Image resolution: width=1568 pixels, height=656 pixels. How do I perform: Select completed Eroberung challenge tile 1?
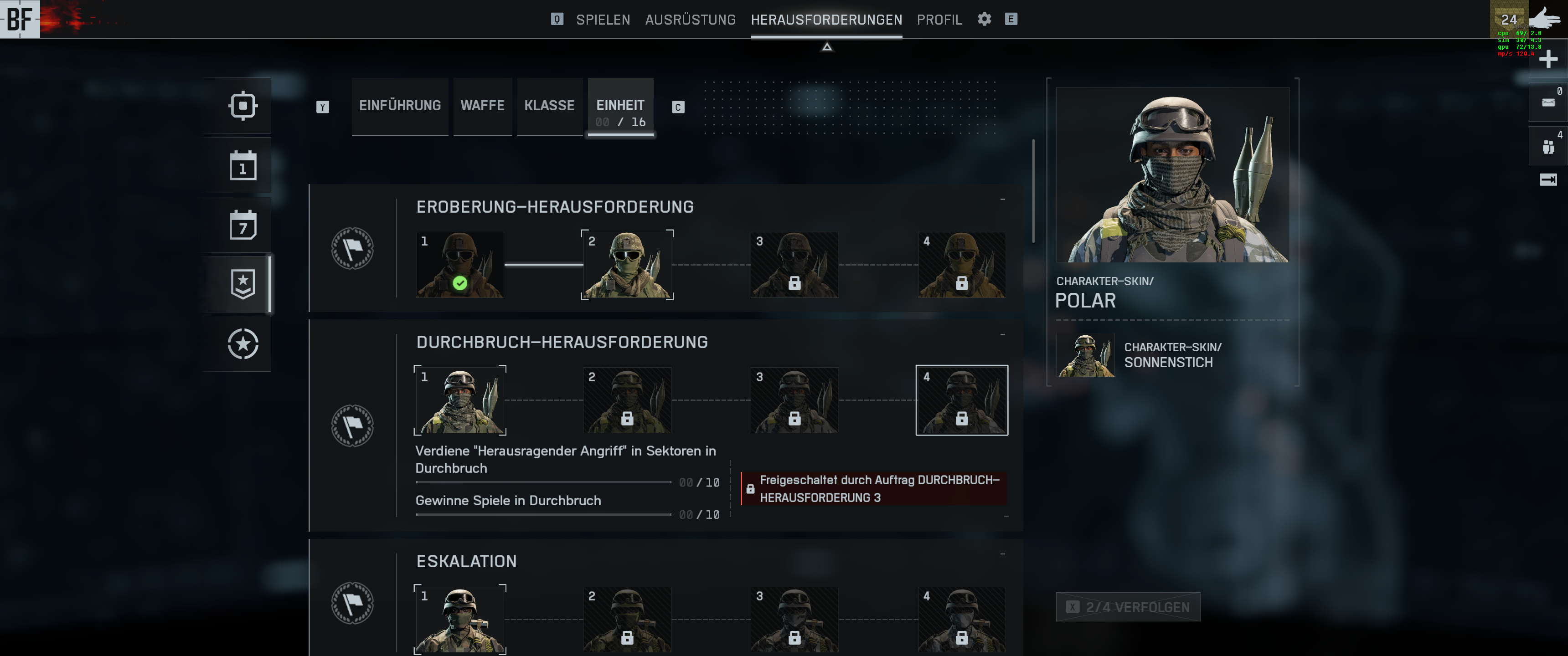pyautogui.click(x=459, y=265)
